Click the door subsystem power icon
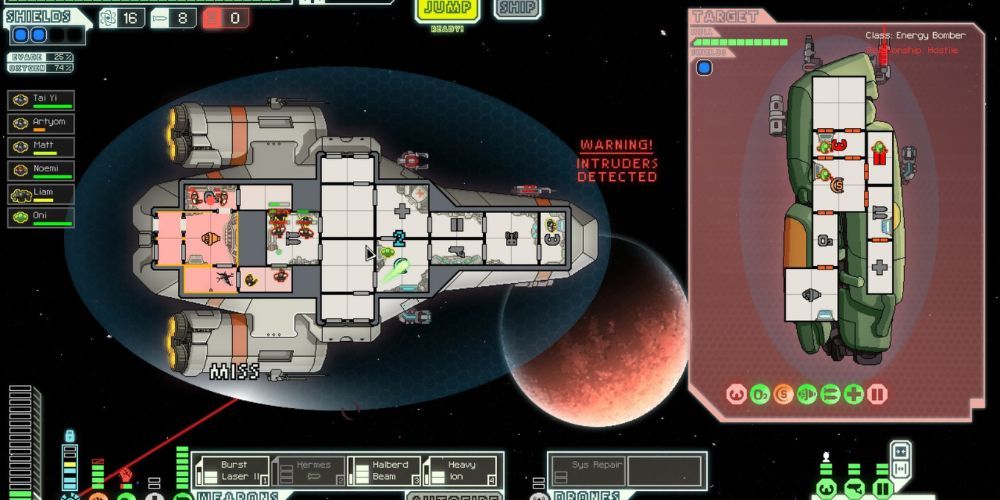 [883, 490]
